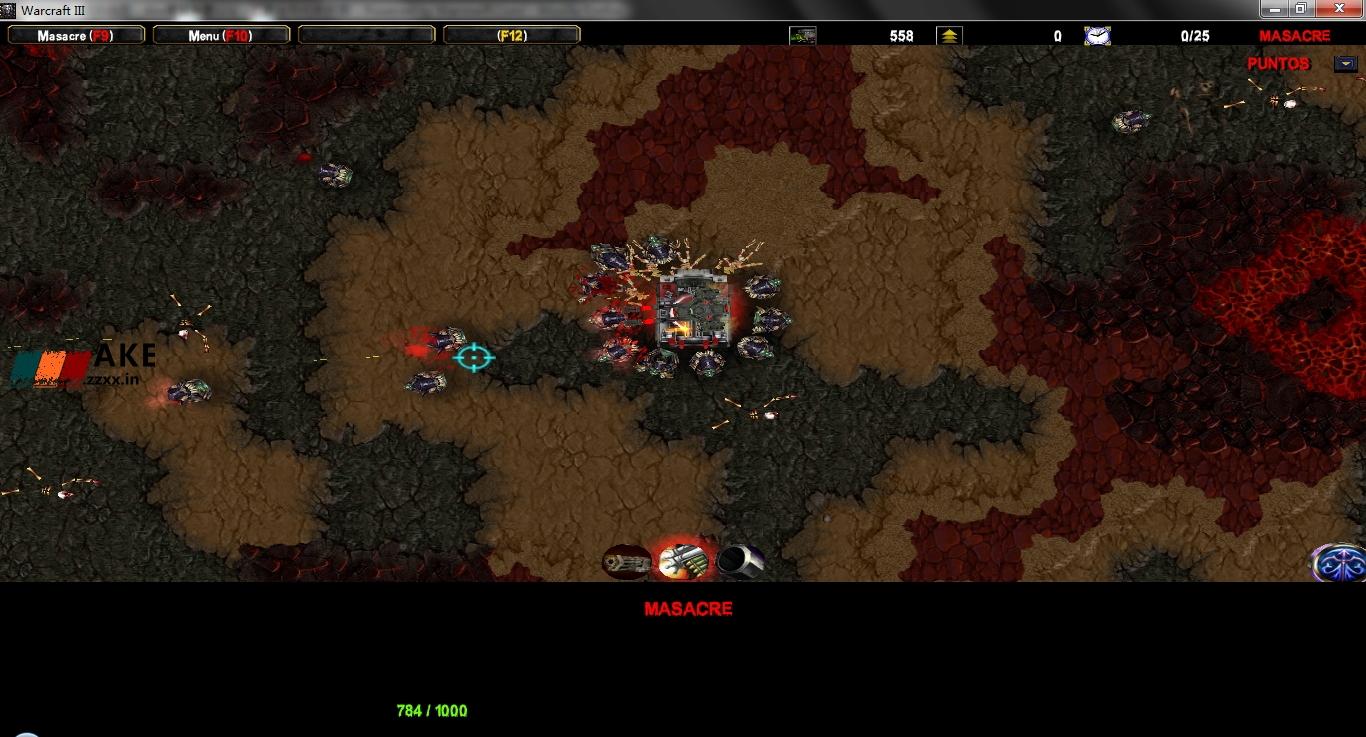Open the Menu (F10) button
The height and width of the screenshot is (737, 1366).
click(x=221, y=35)
